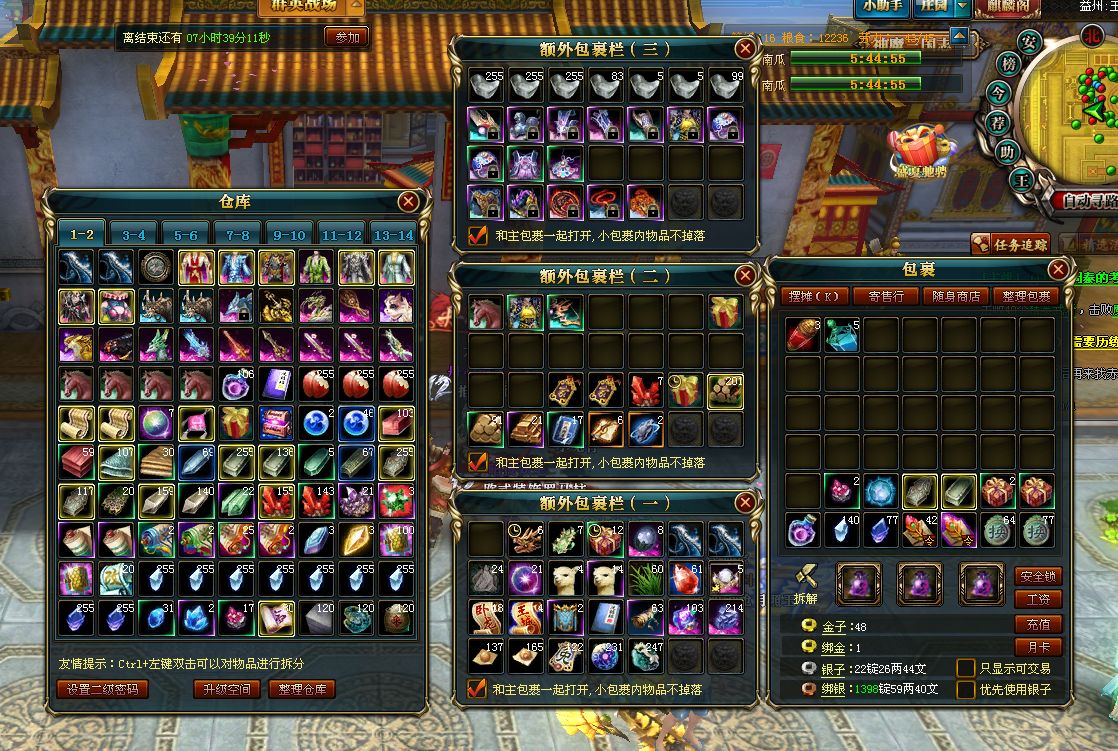1118x751 pixels.
Task: Close the 额外包裹栏（三）panel
Action: (x=745, y=48)
